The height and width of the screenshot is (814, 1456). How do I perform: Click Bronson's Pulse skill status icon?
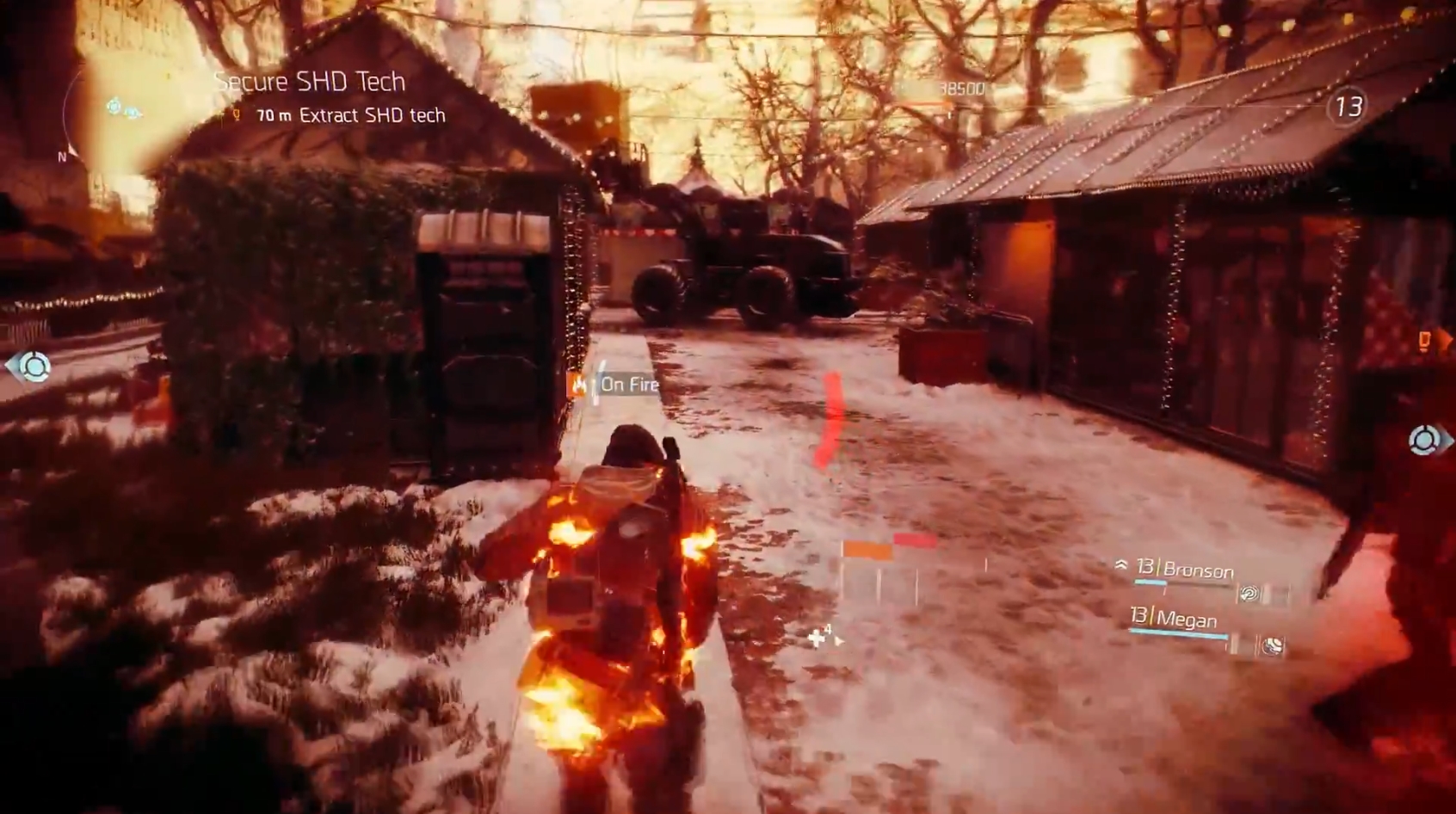(1249, 594)
